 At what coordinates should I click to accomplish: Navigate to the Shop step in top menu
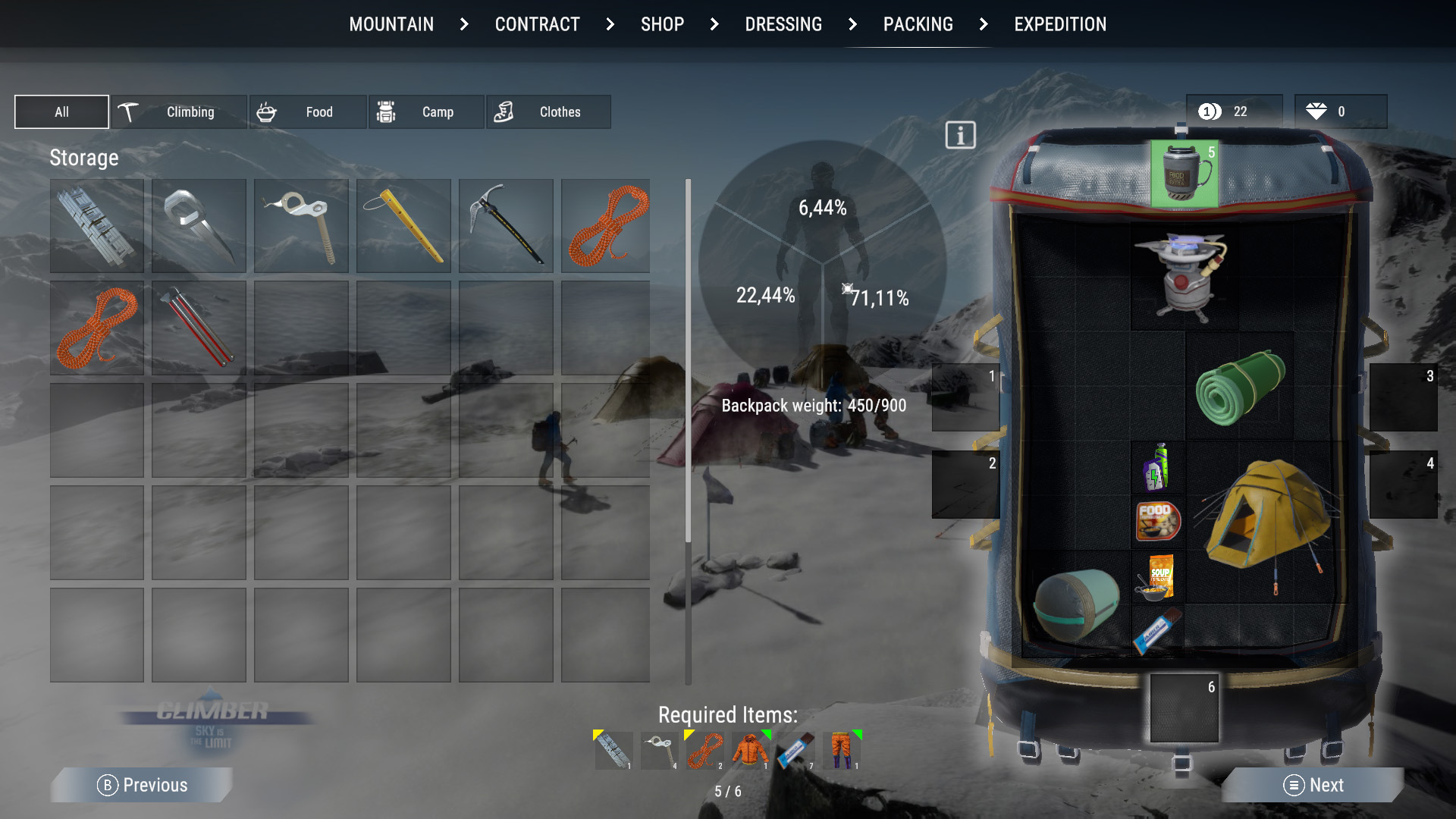(661, 24)
